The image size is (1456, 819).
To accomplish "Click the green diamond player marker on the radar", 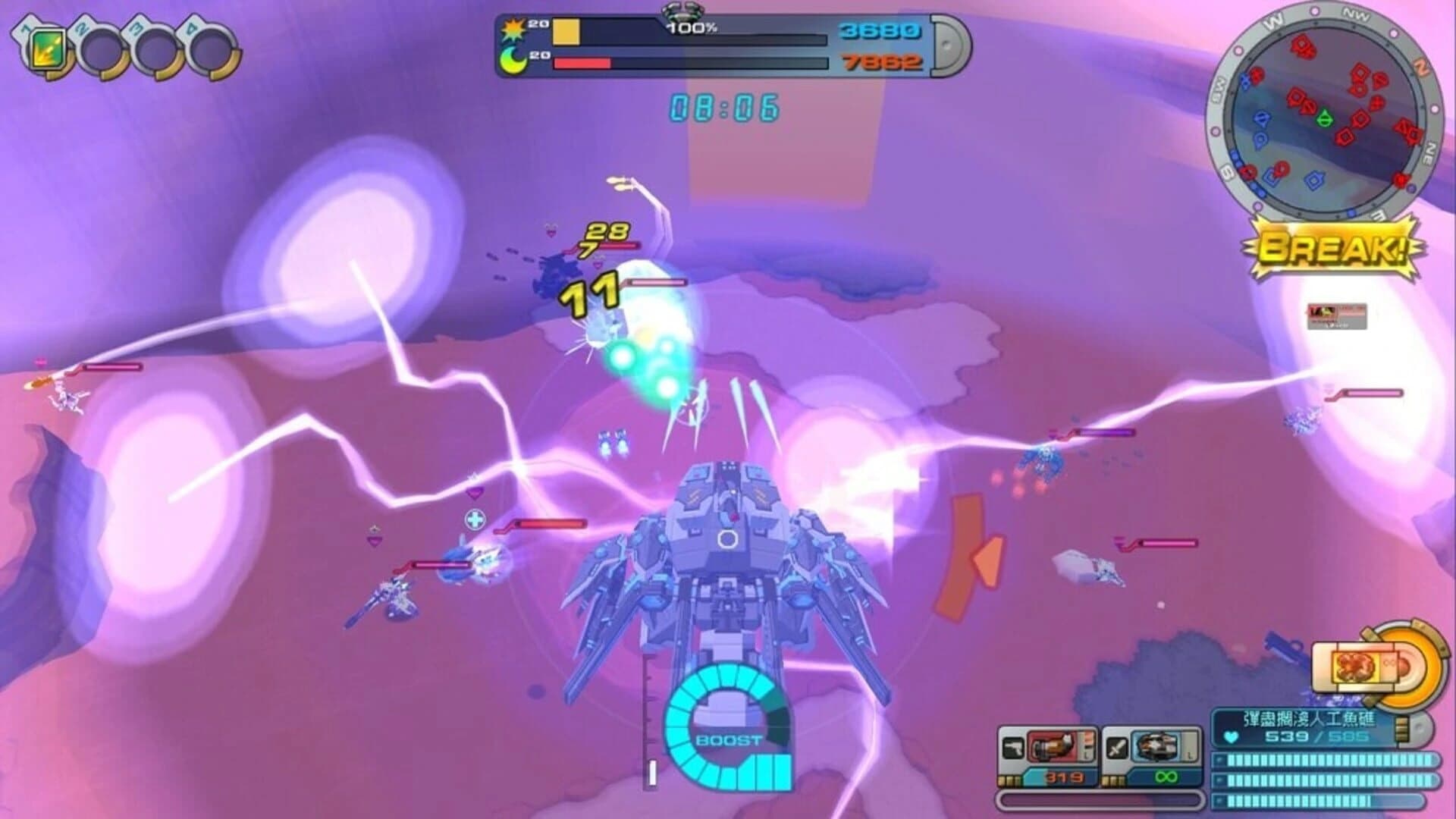I will pos(1326,119).
